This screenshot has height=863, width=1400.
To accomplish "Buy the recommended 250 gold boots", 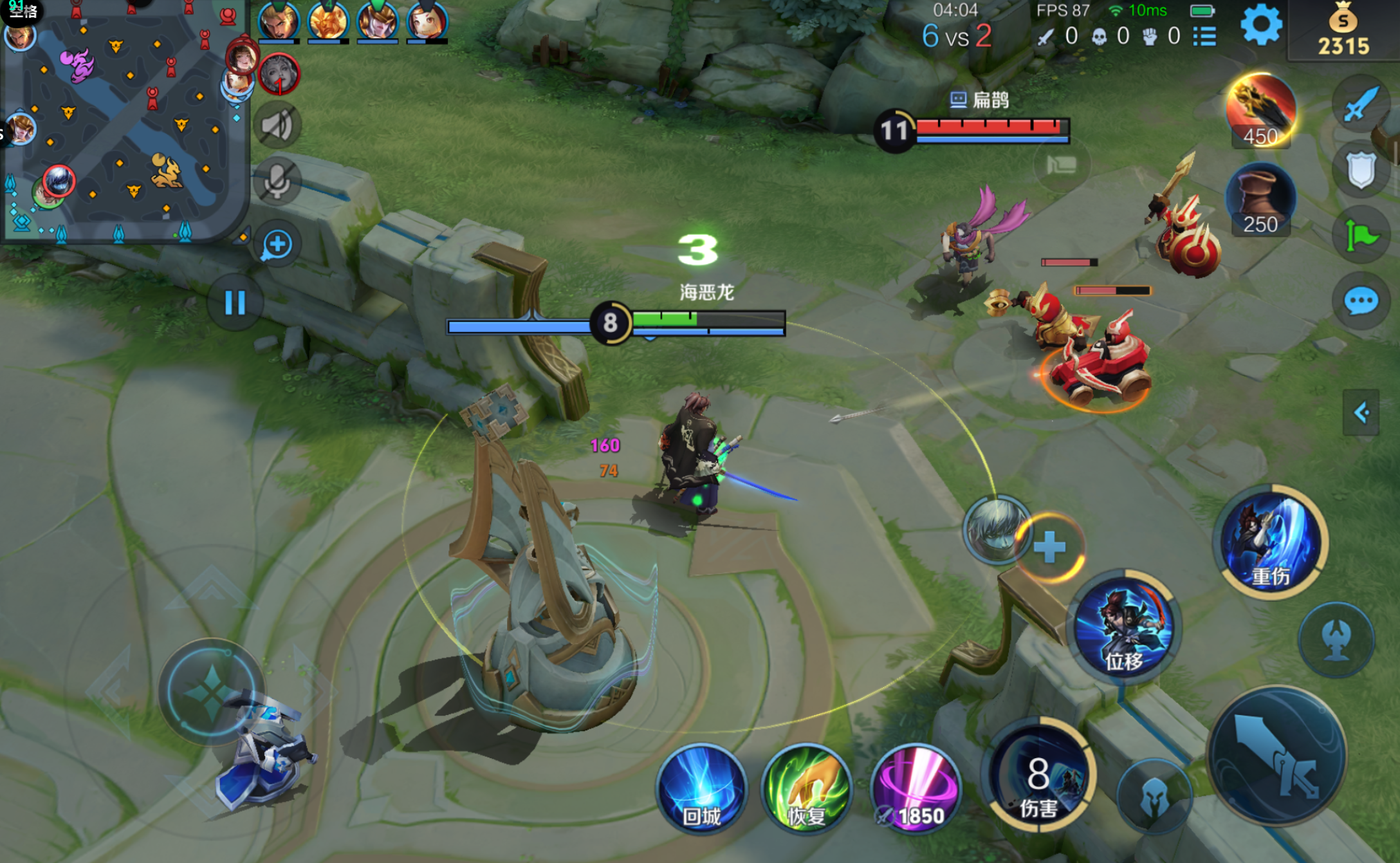I will point(1260,200).
